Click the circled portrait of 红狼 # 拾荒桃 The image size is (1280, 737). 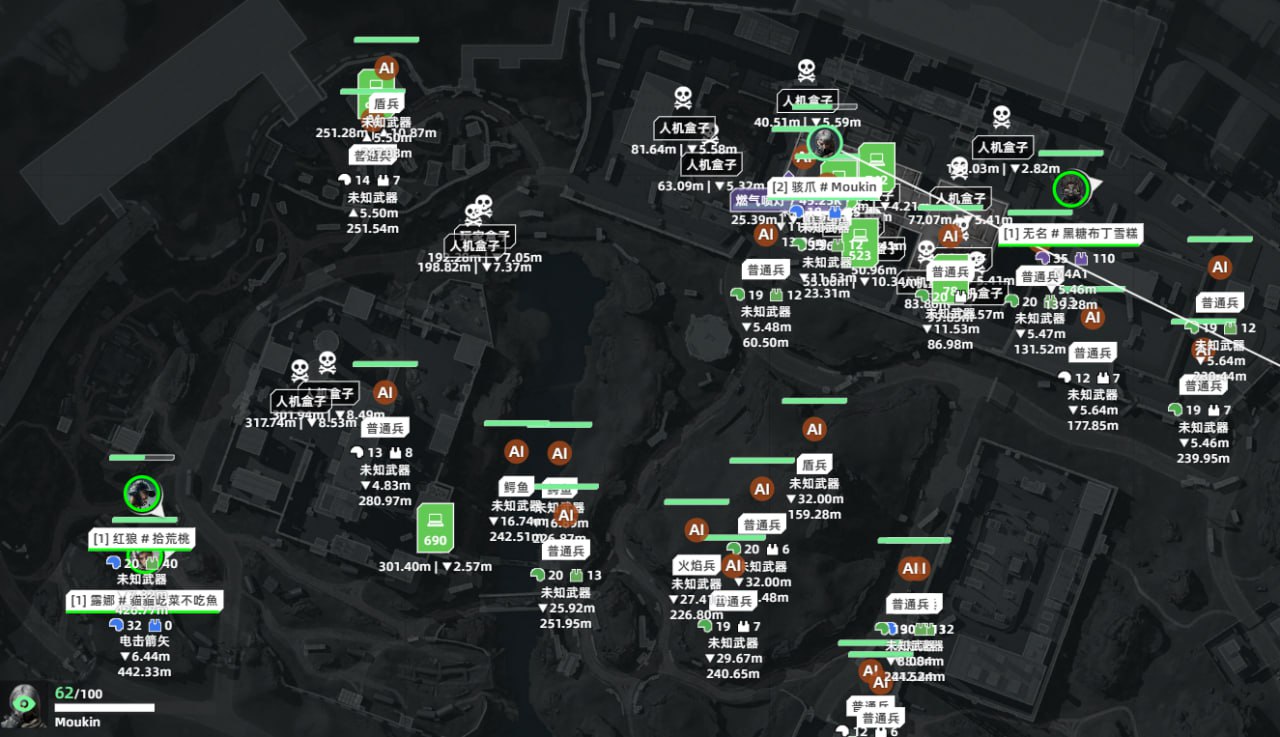tap(140, 494)
